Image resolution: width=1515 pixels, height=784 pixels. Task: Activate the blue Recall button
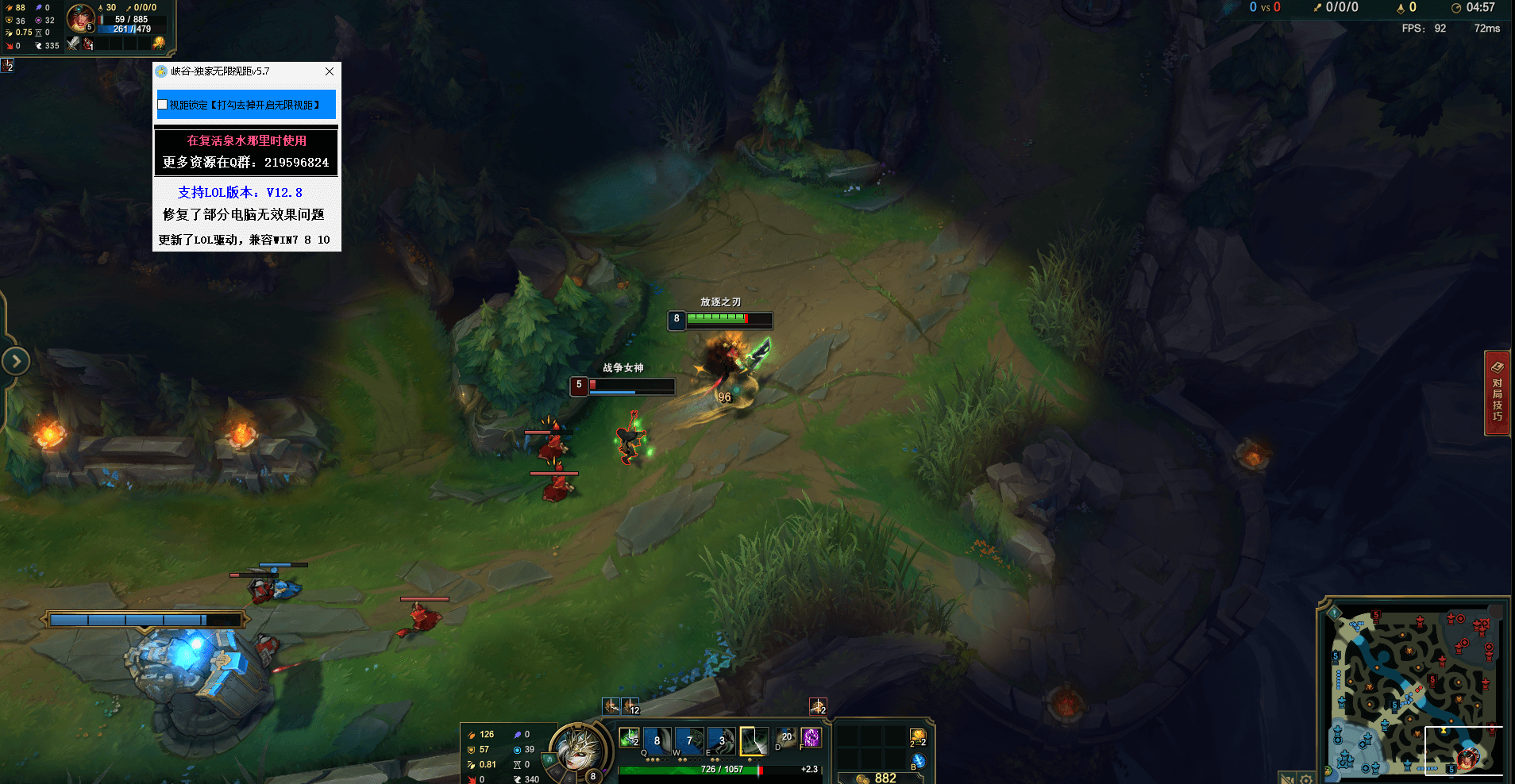(x=918, y=762)
